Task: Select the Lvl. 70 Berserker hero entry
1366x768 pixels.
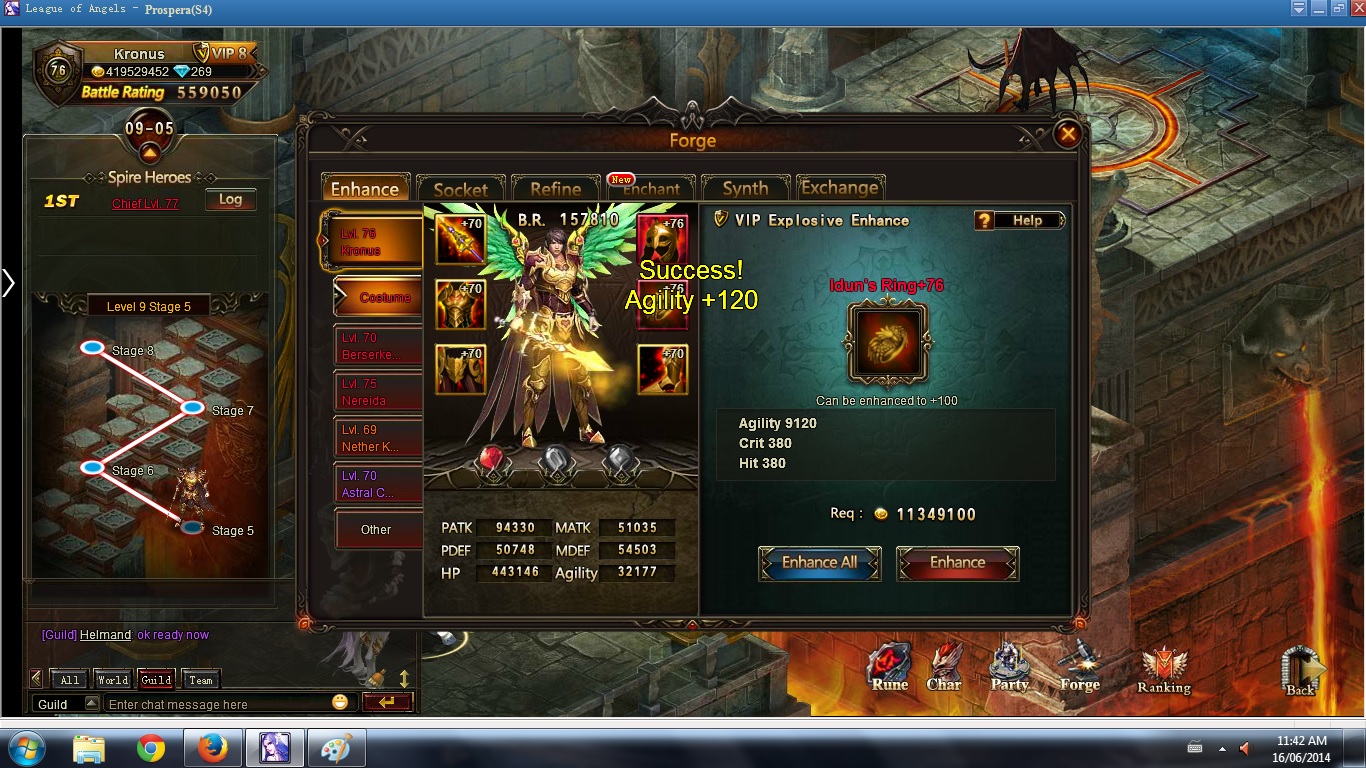Action: pos(378,347)
